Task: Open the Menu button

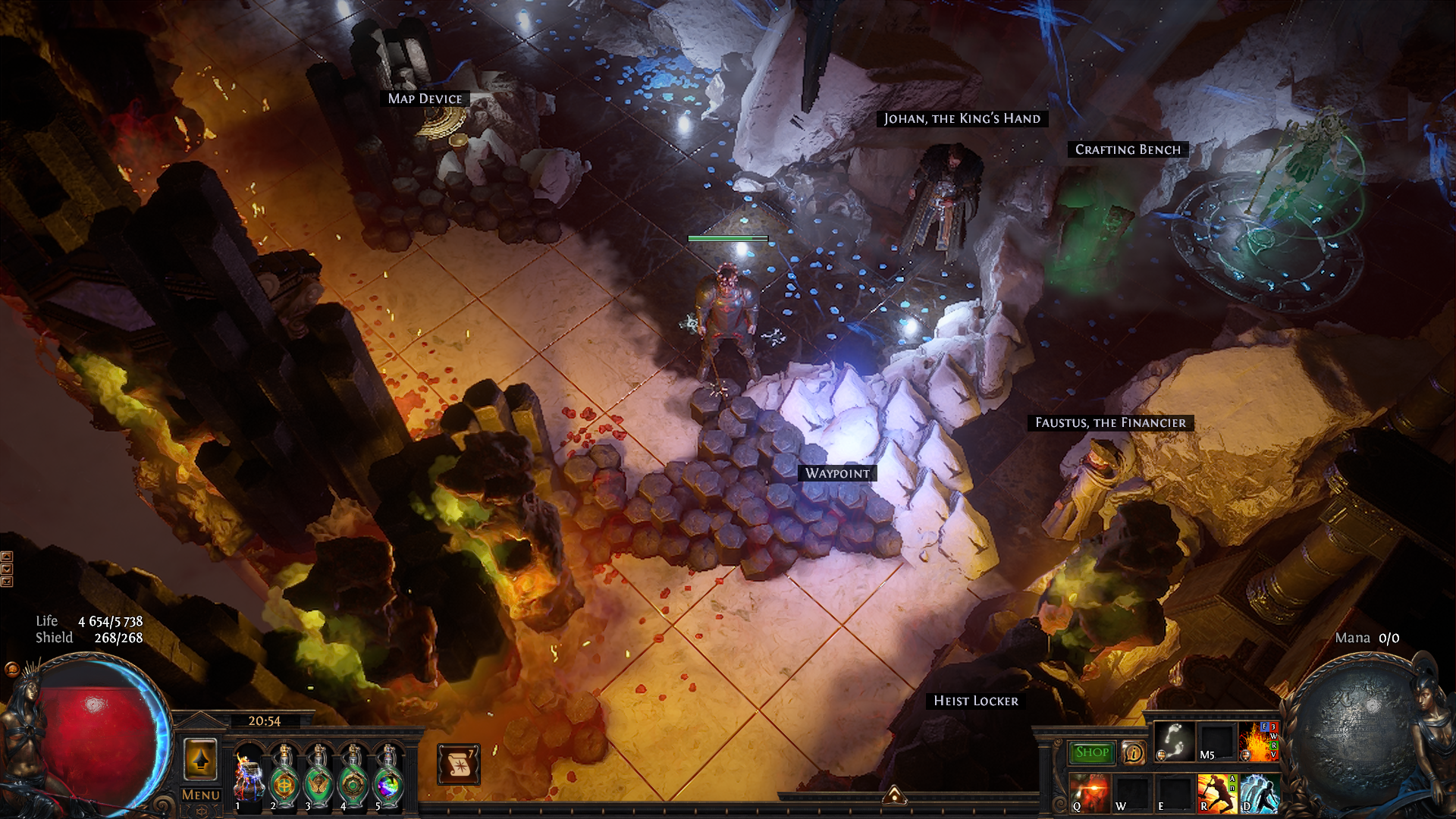Action: (x=201, y=795)
